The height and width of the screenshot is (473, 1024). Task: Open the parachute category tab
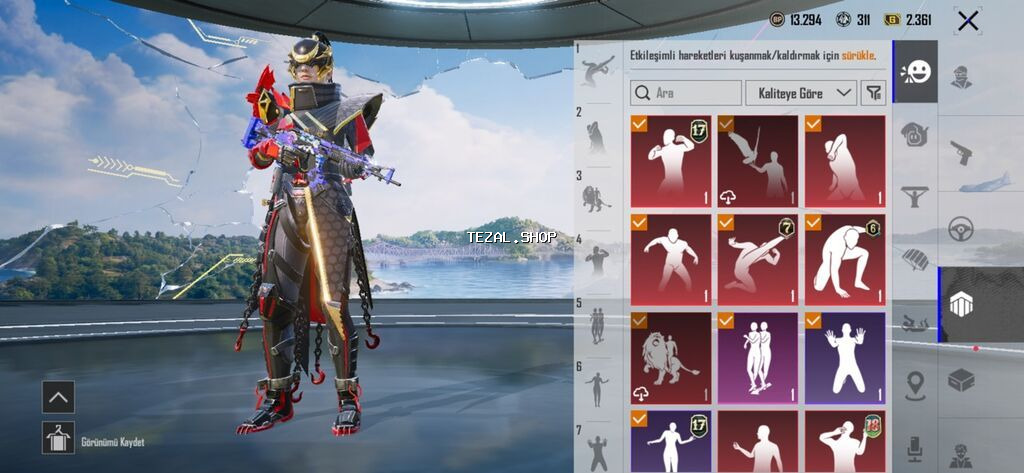tap(915, 258)
